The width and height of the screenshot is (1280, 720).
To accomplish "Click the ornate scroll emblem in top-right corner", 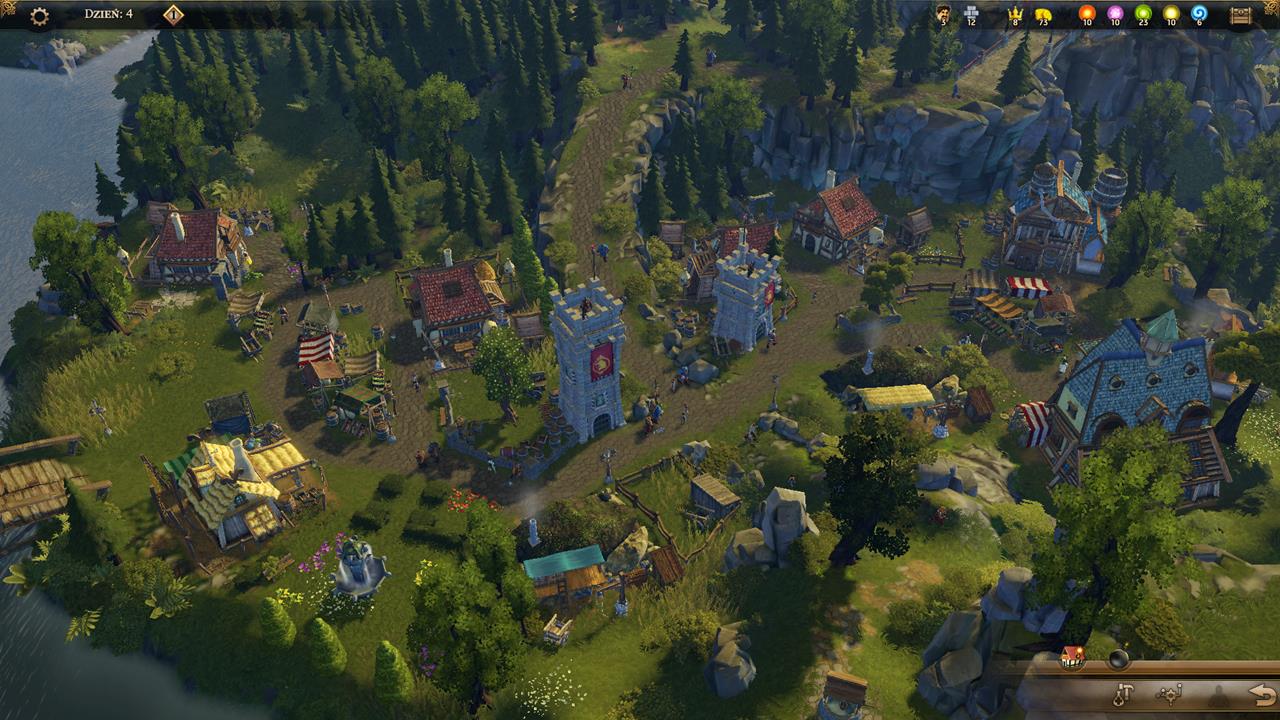I will 1268,8.
